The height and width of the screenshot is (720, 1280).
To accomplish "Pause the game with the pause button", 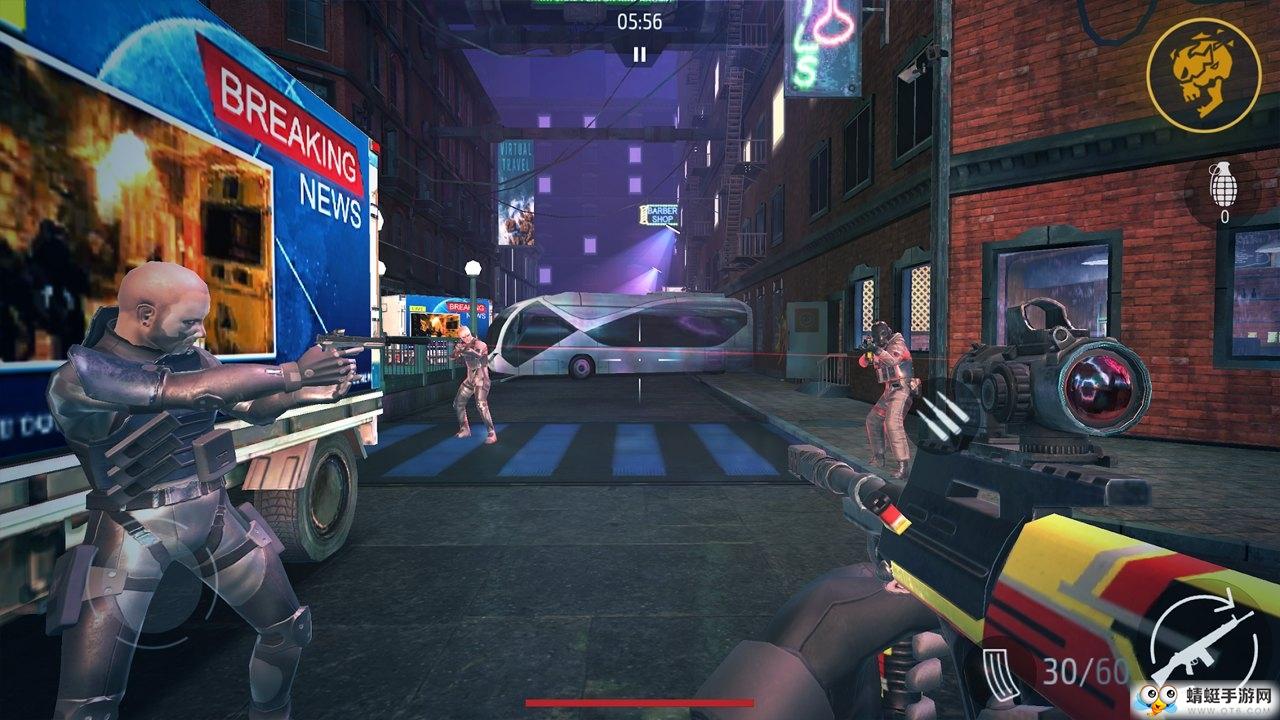I will coord(639,54).
